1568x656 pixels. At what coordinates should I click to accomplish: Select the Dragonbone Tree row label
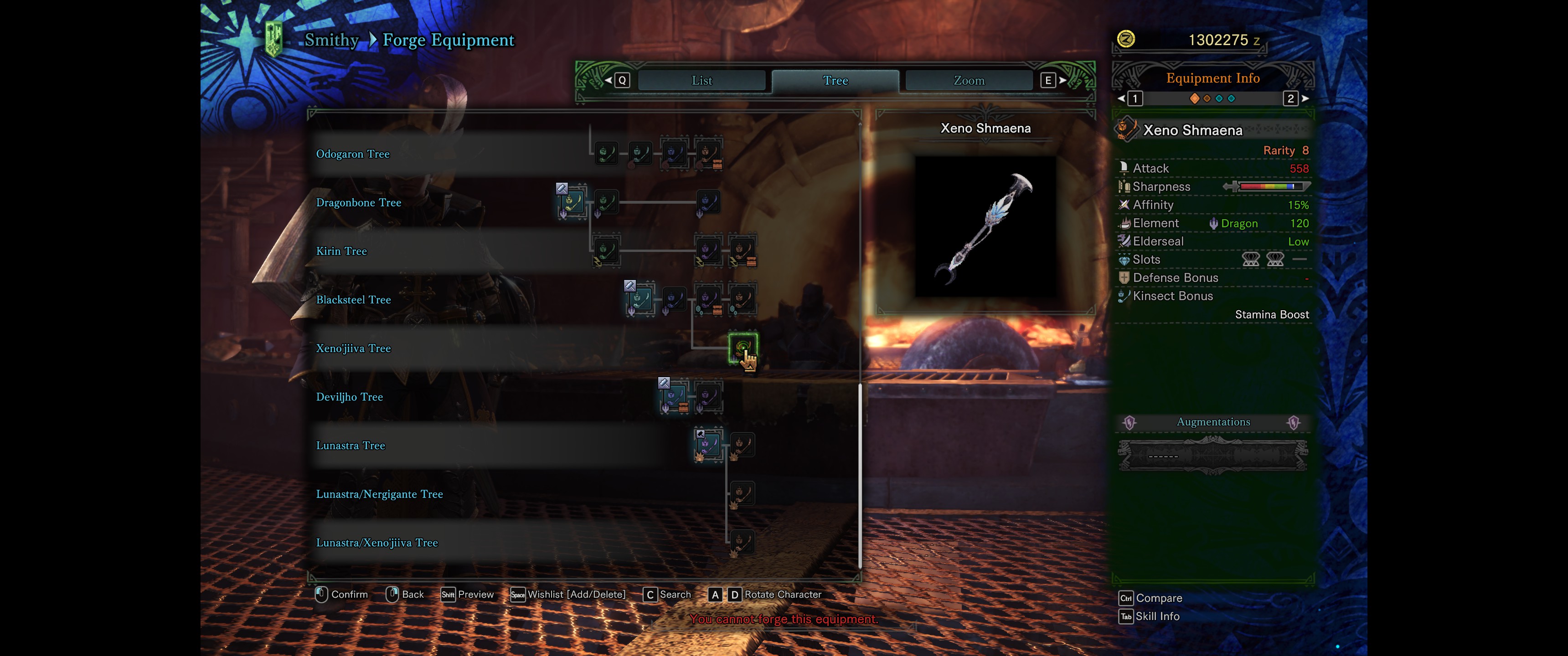coord(358,203)
